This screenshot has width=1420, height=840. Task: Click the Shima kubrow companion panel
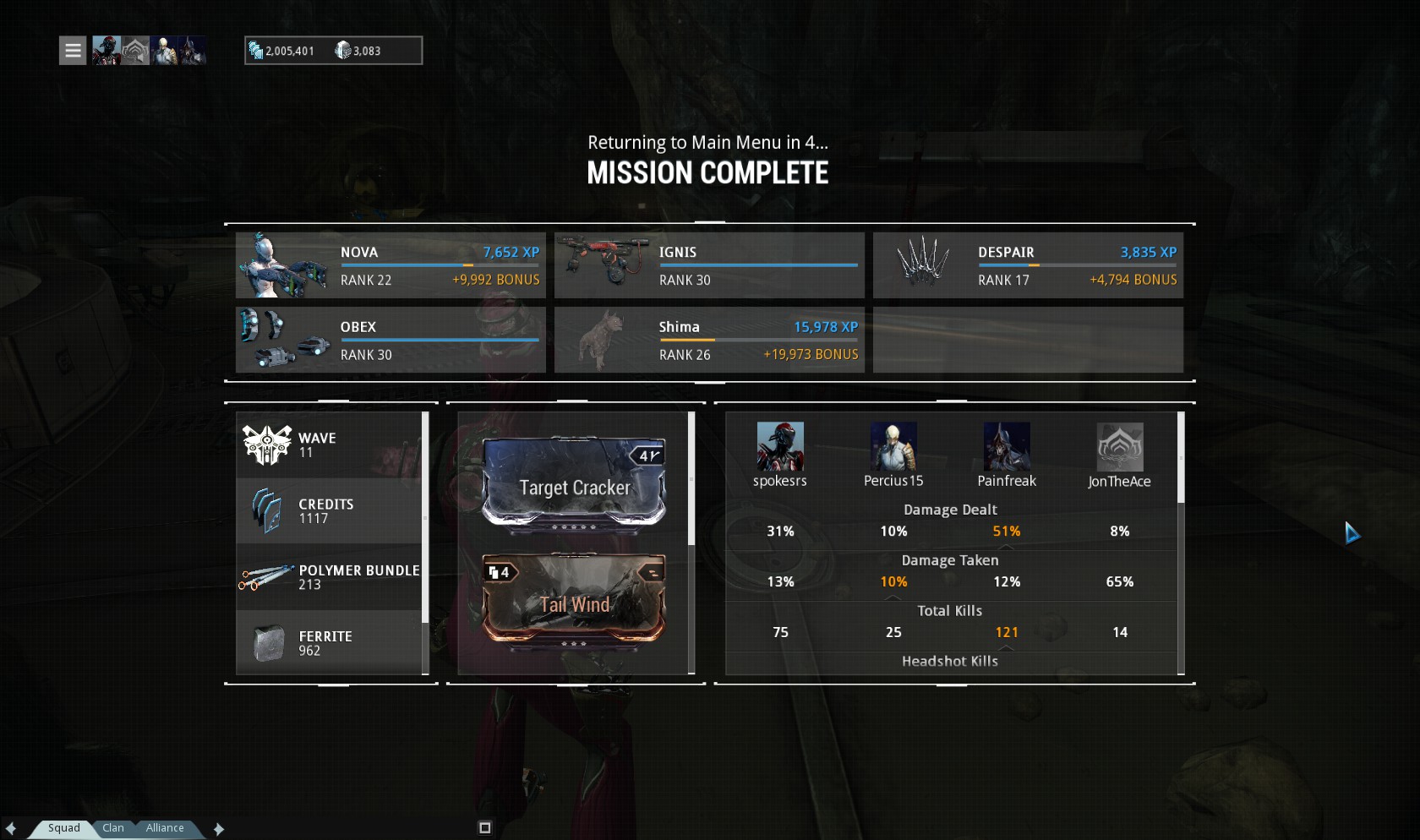pyautogui.click(x=709, y=340)
